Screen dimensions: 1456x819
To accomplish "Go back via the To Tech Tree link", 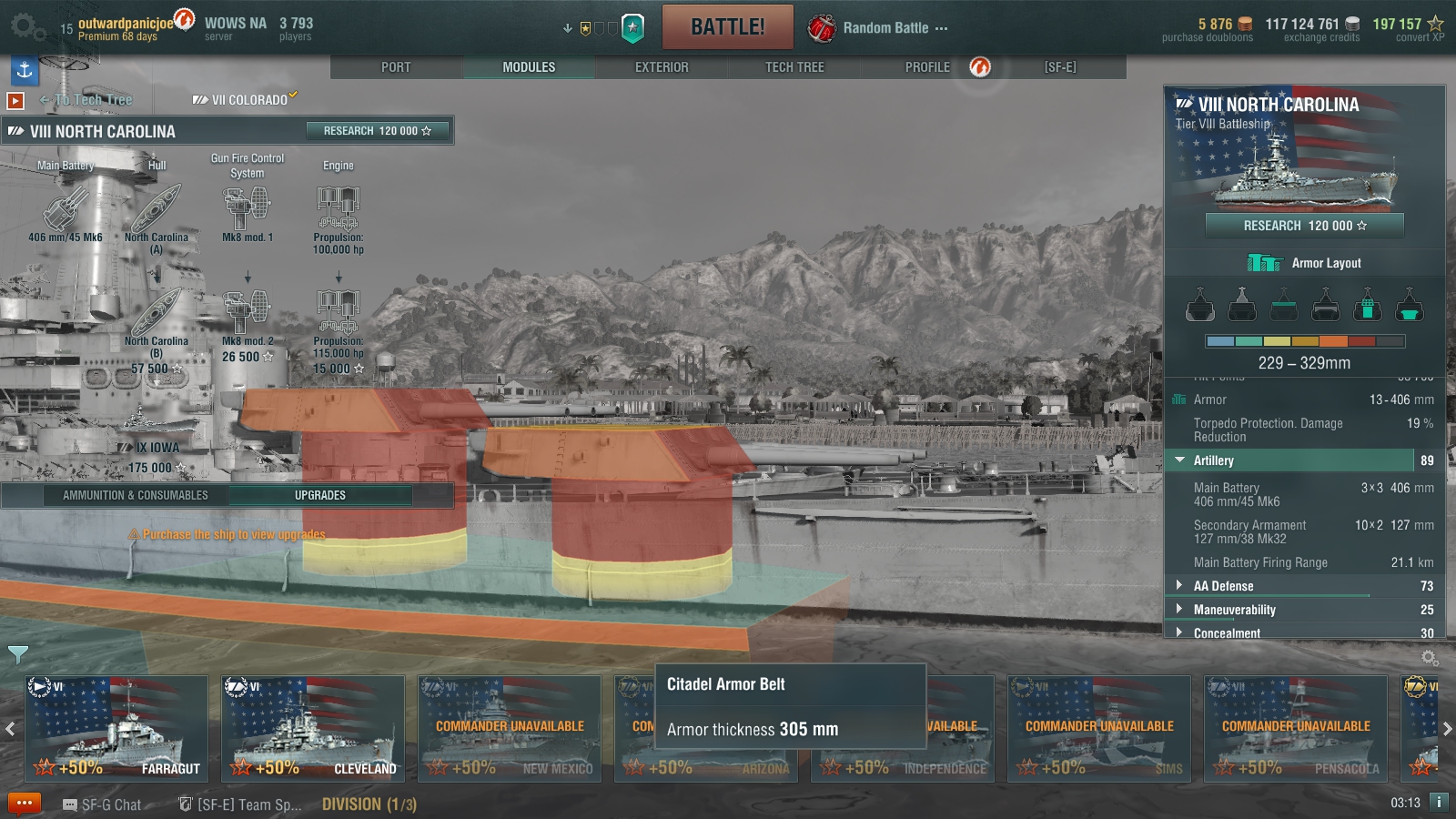I will click(x=92, y=100).
